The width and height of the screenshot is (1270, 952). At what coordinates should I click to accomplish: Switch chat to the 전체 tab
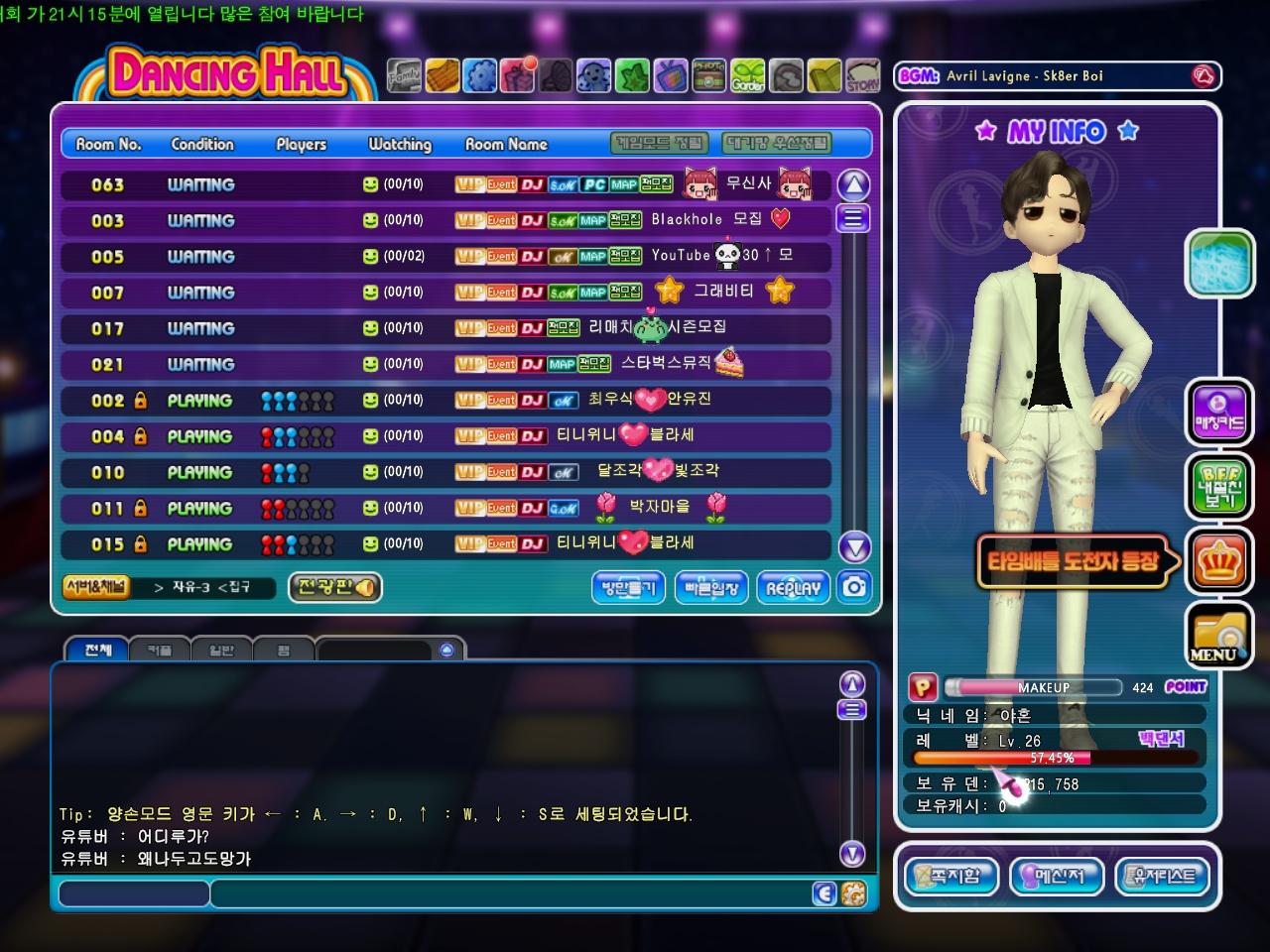click(x=97, y=650)
